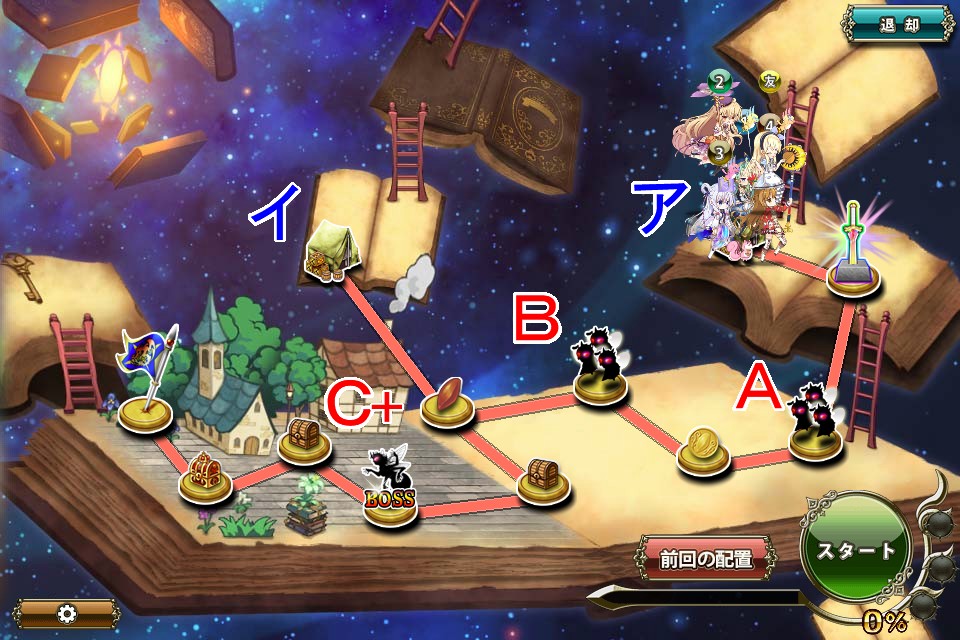Choose the 前回の配置 previous formation button

click(x=705, y=559)
